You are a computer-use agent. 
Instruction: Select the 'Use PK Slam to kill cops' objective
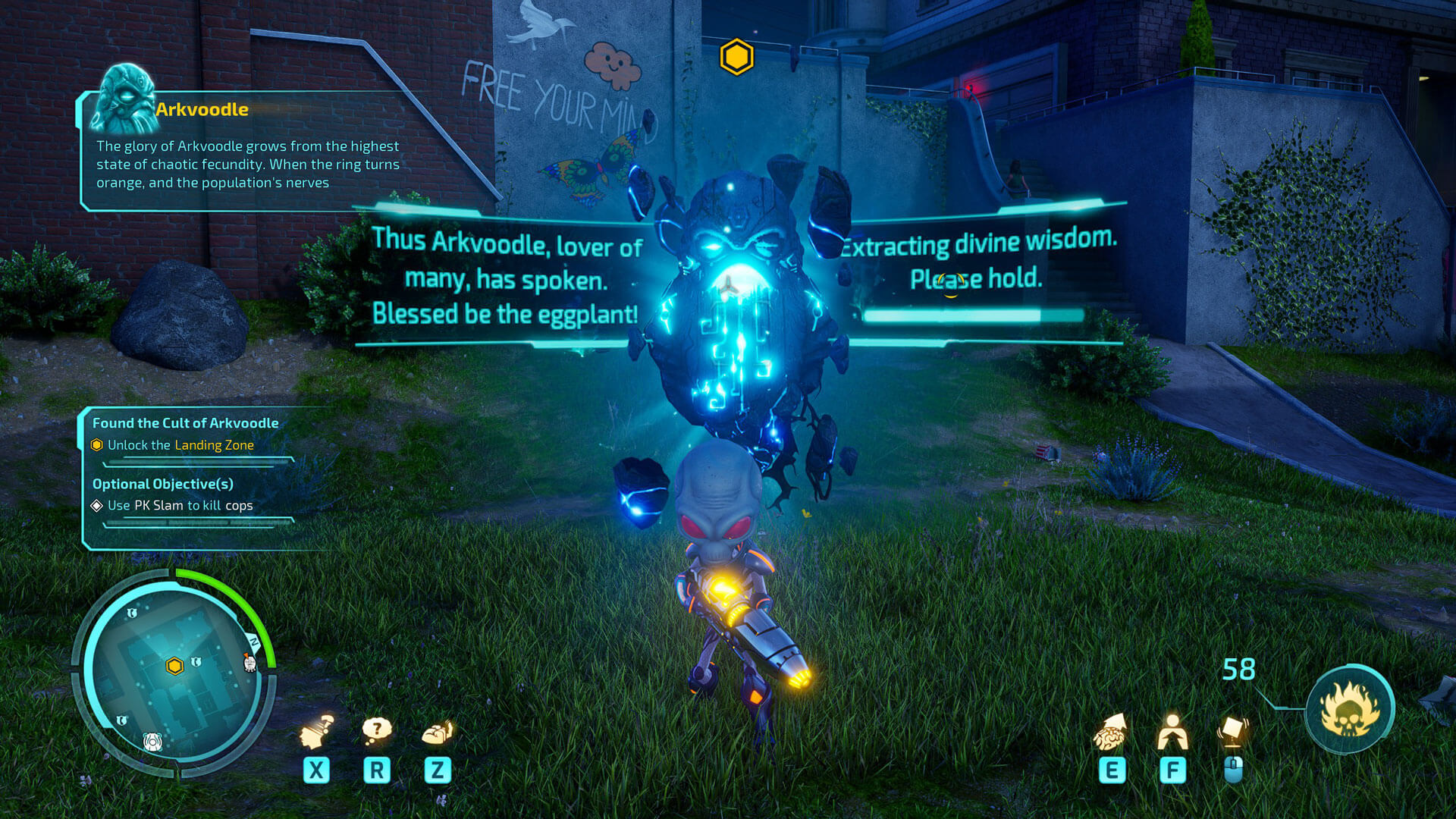[180, 506]
